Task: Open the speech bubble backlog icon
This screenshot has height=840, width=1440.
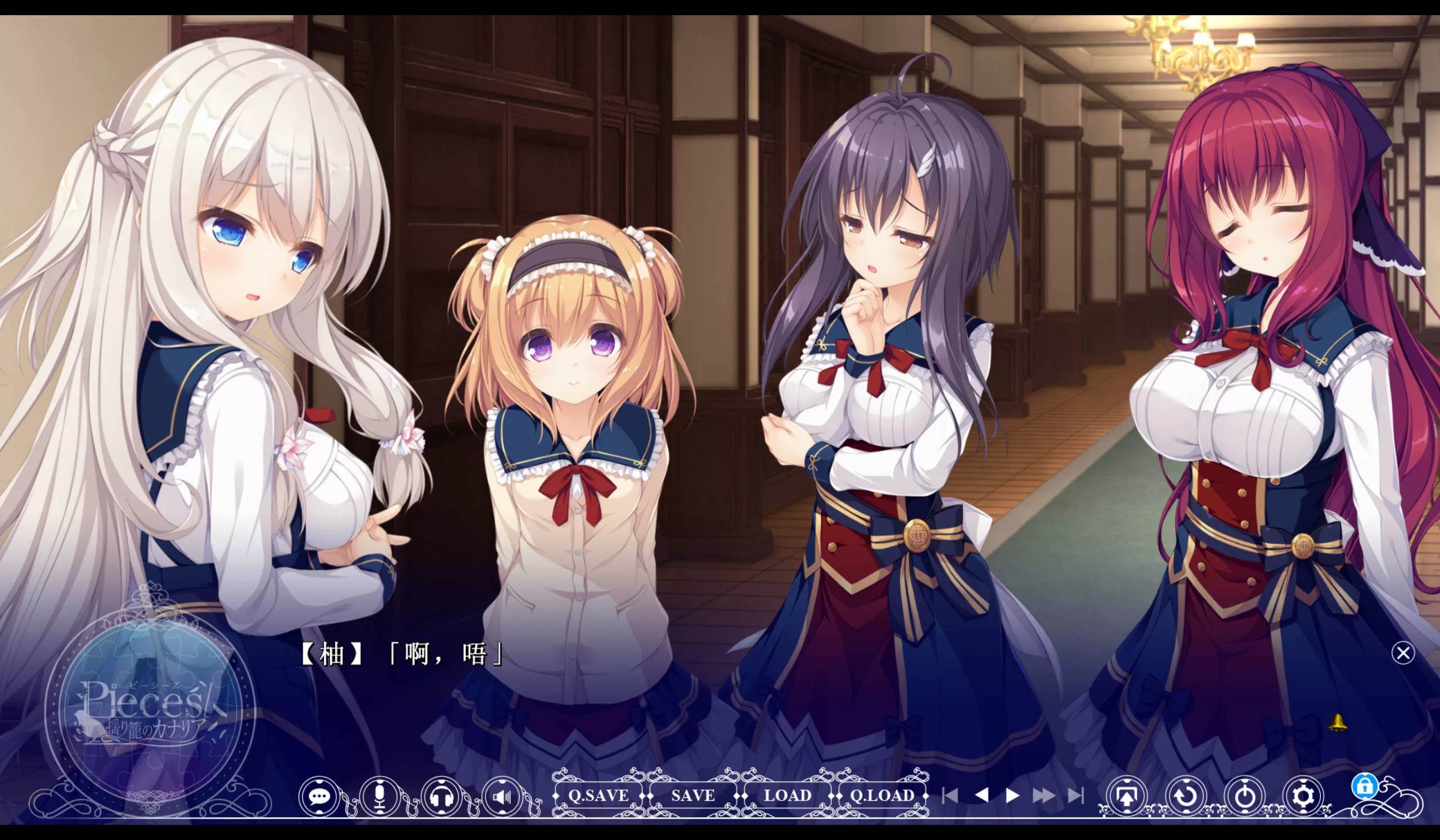Action: pyautogui.click(x=319, y=796)
